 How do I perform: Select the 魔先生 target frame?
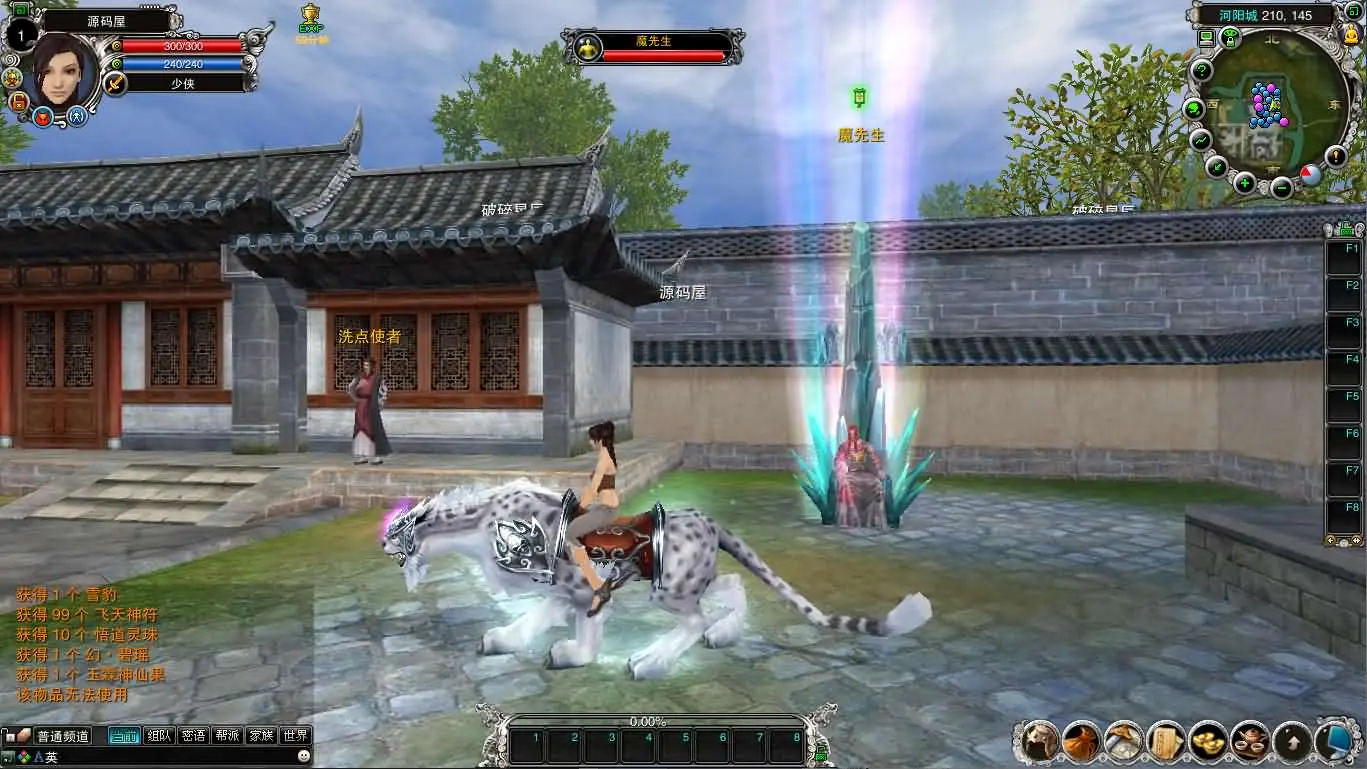click(x=653, y=47)
